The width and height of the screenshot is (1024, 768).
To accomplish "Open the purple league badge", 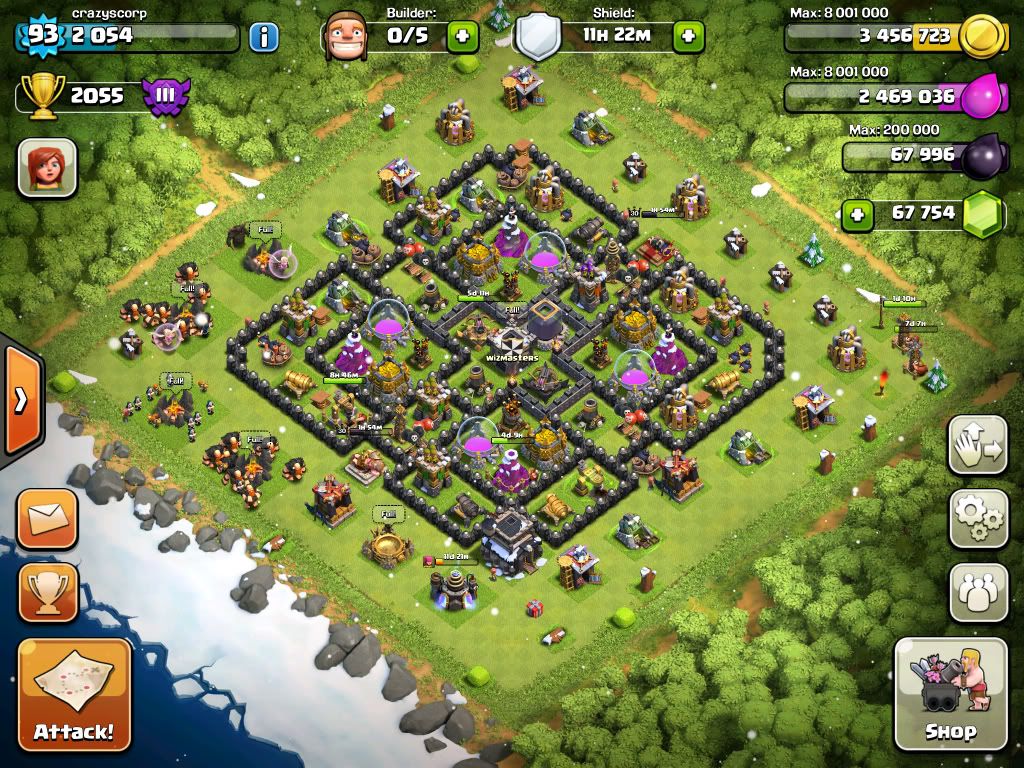I will coord(165,96).
